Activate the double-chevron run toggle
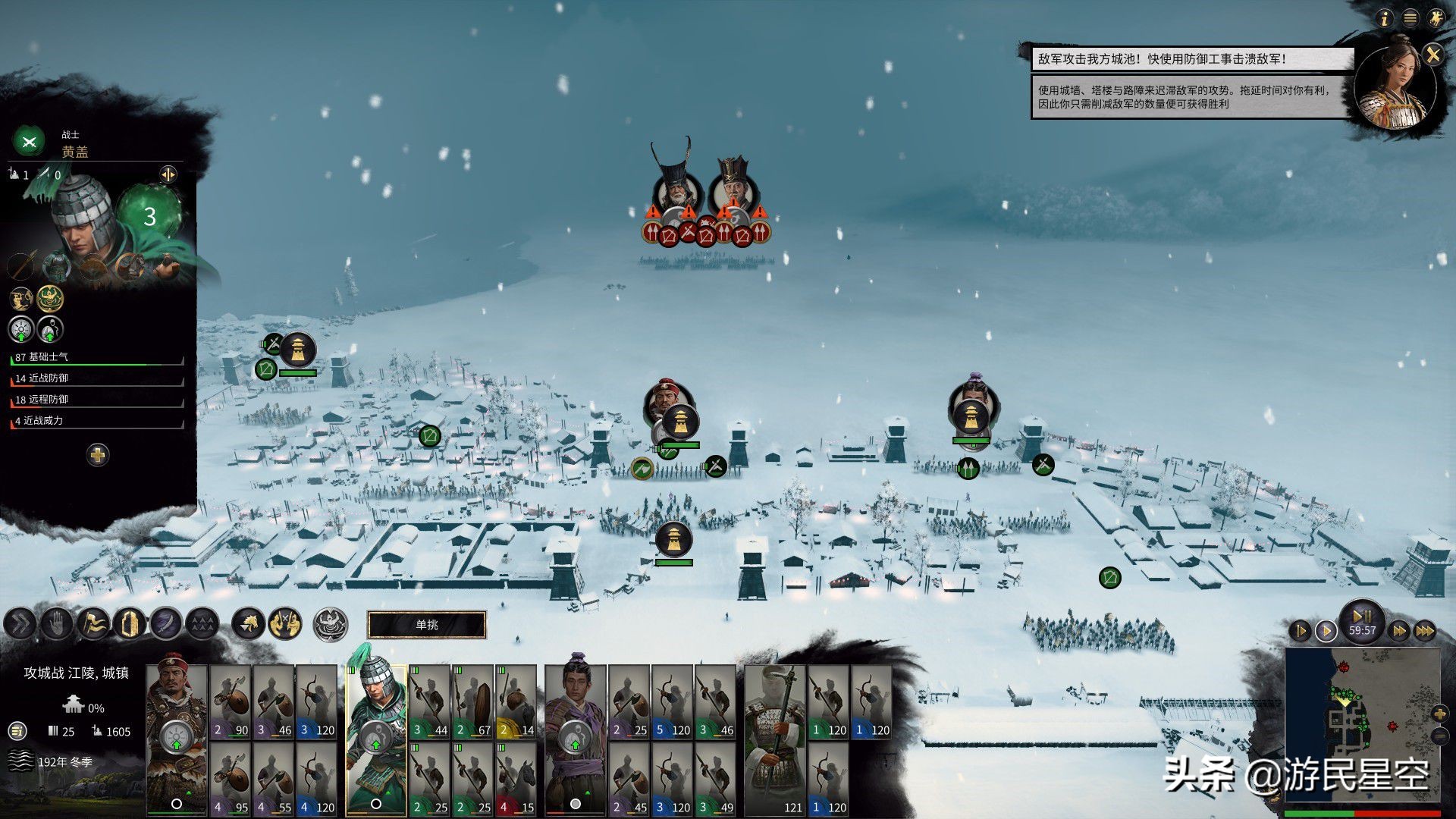The height and width of the screenshot is (819, 1456). pos(19,624)
